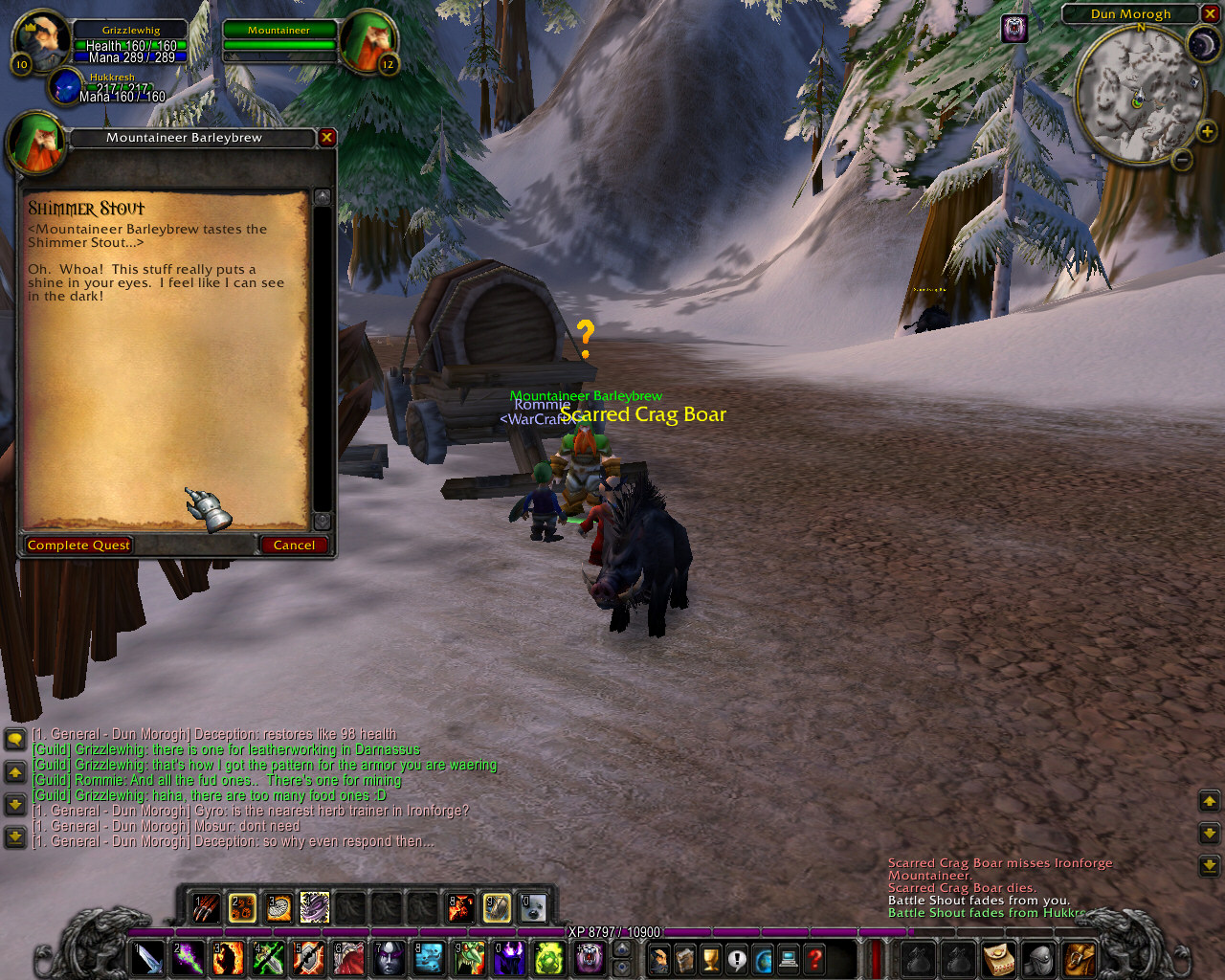
Task: Open the quest log exclamation button
Action: (736, 958)
